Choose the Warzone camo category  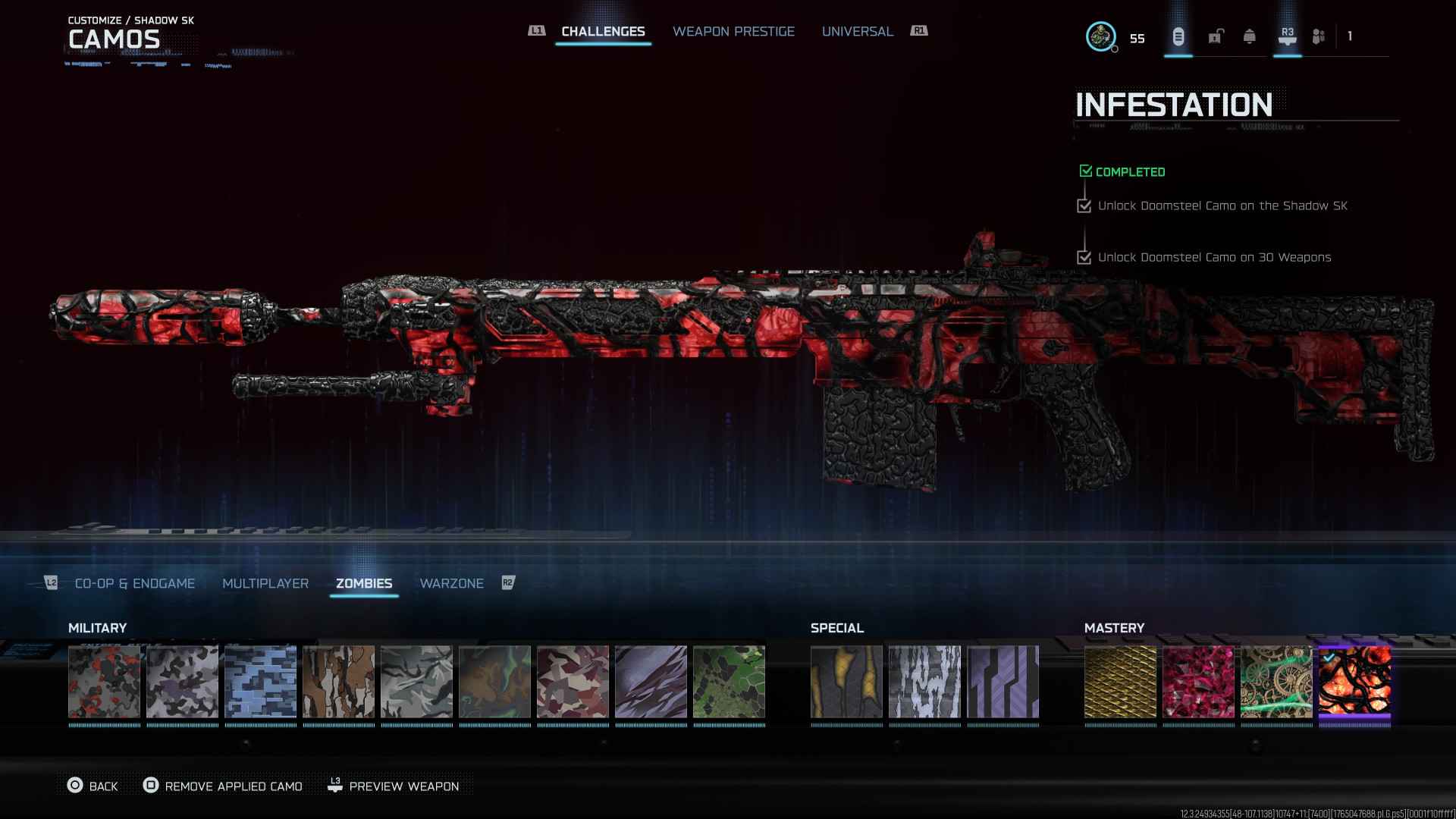(x=451, y=583)
